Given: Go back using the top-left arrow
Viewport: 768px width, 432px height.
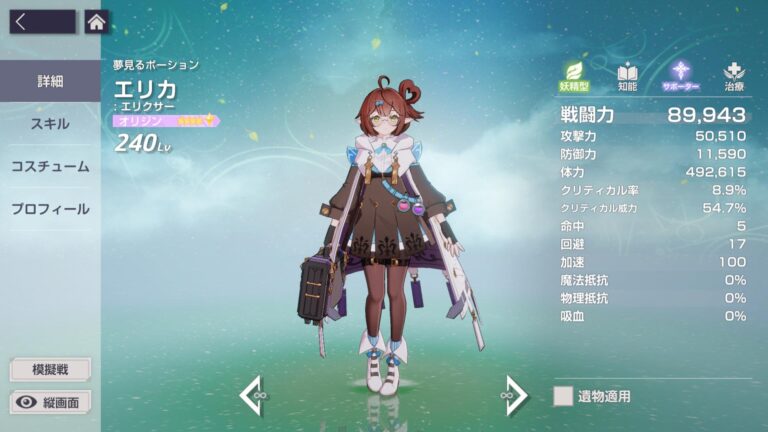Looking at the screenshot, I should point(41,22).
